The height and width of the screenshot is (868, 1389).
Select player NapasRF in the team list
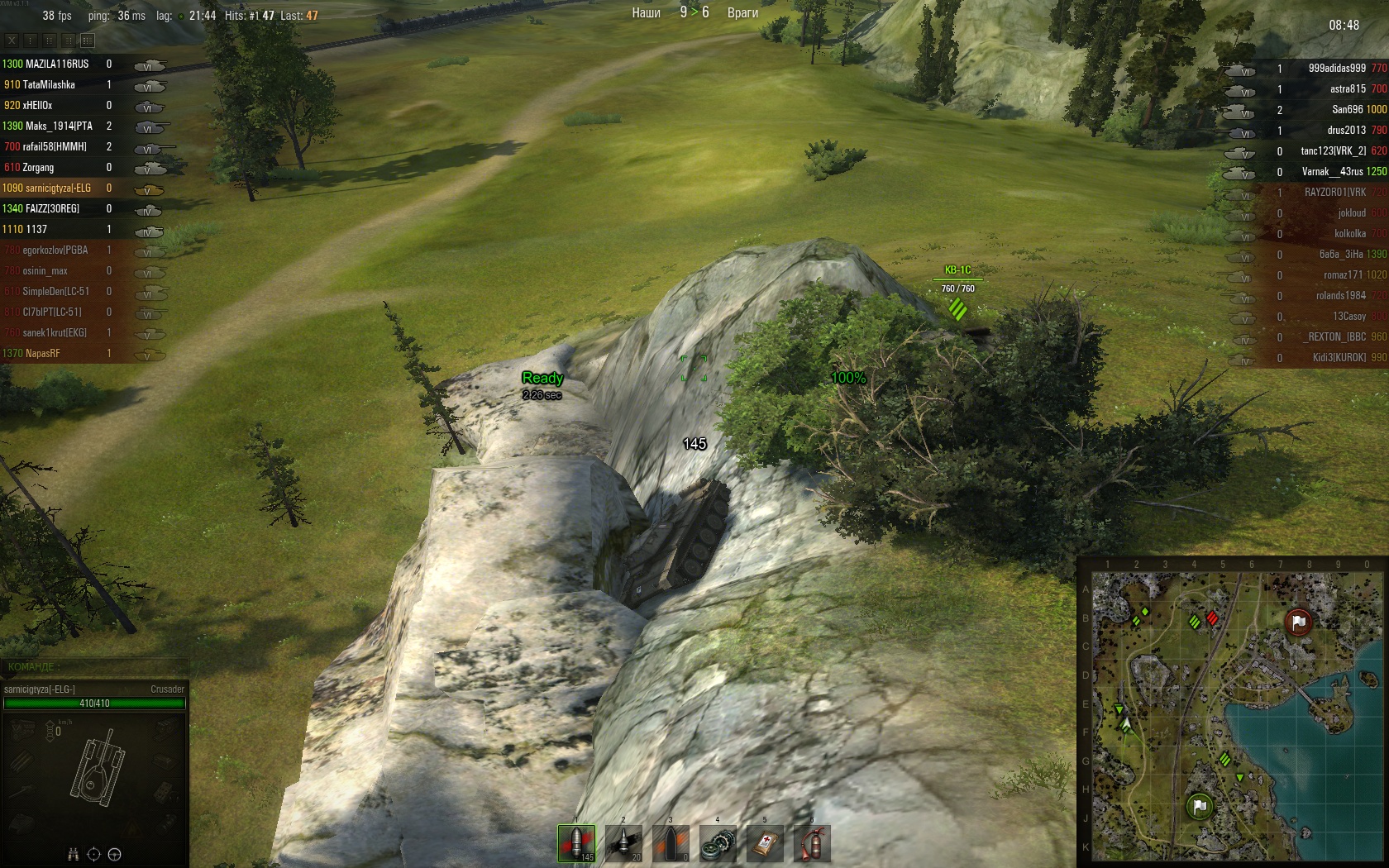pyautogui.click(x=42, y=353)
